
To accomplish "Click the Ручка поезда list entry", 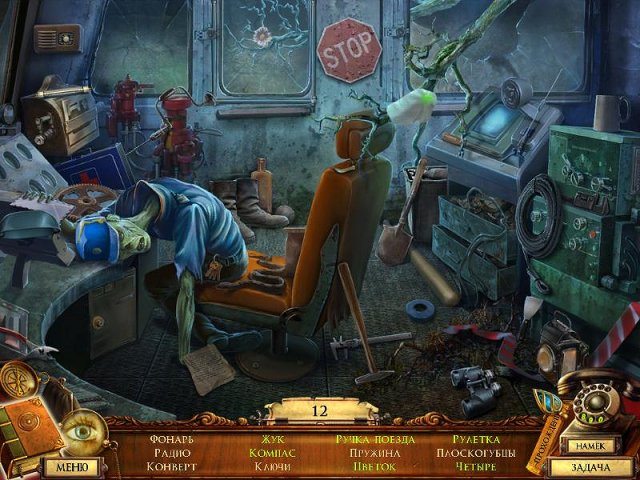I will point(375,439).
